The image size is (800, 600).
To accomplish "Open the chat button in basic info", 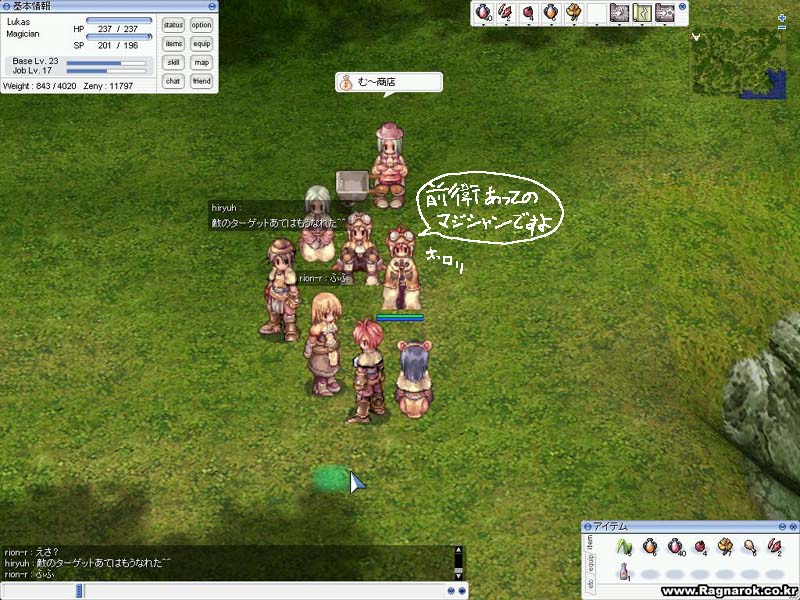I will click(173, 81).
